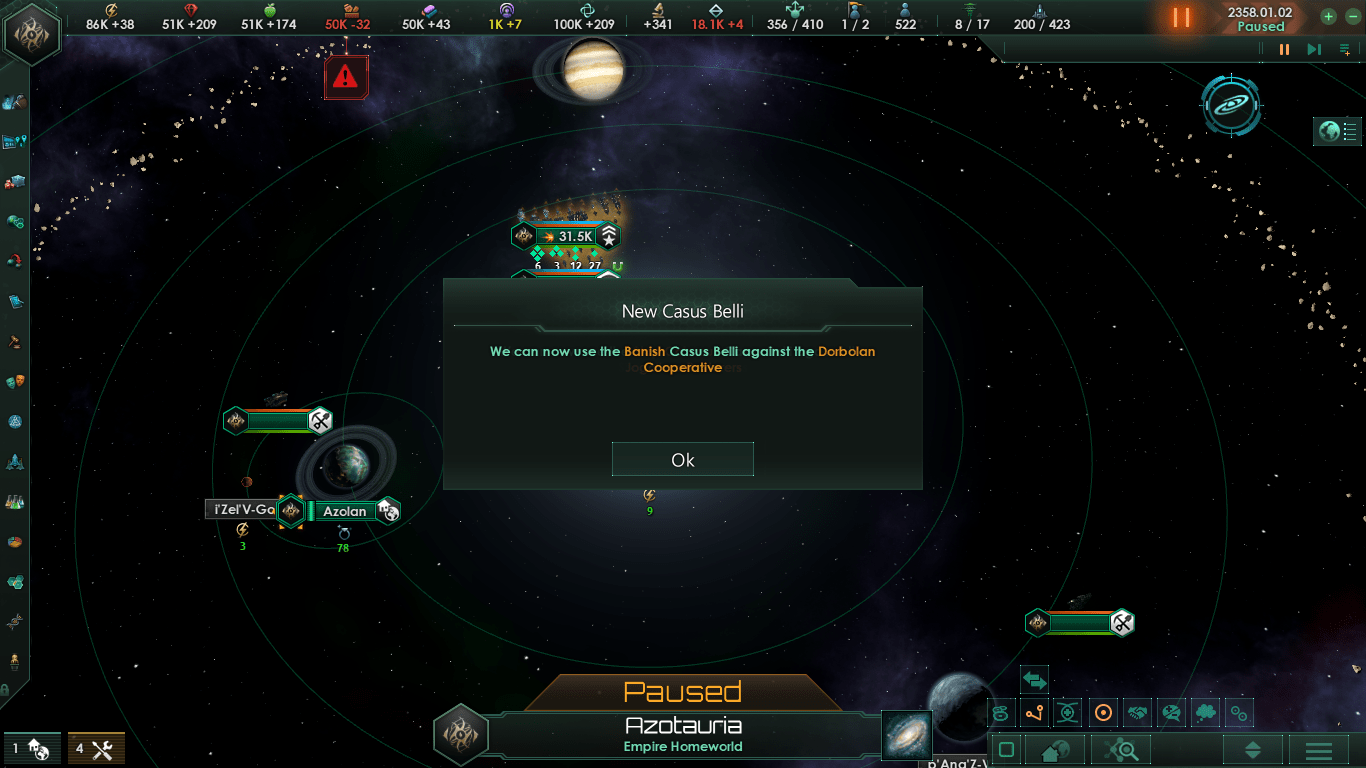1366x768 pixels.
Task: Click the step-forward playback button
Action: tap(1314, 49)
